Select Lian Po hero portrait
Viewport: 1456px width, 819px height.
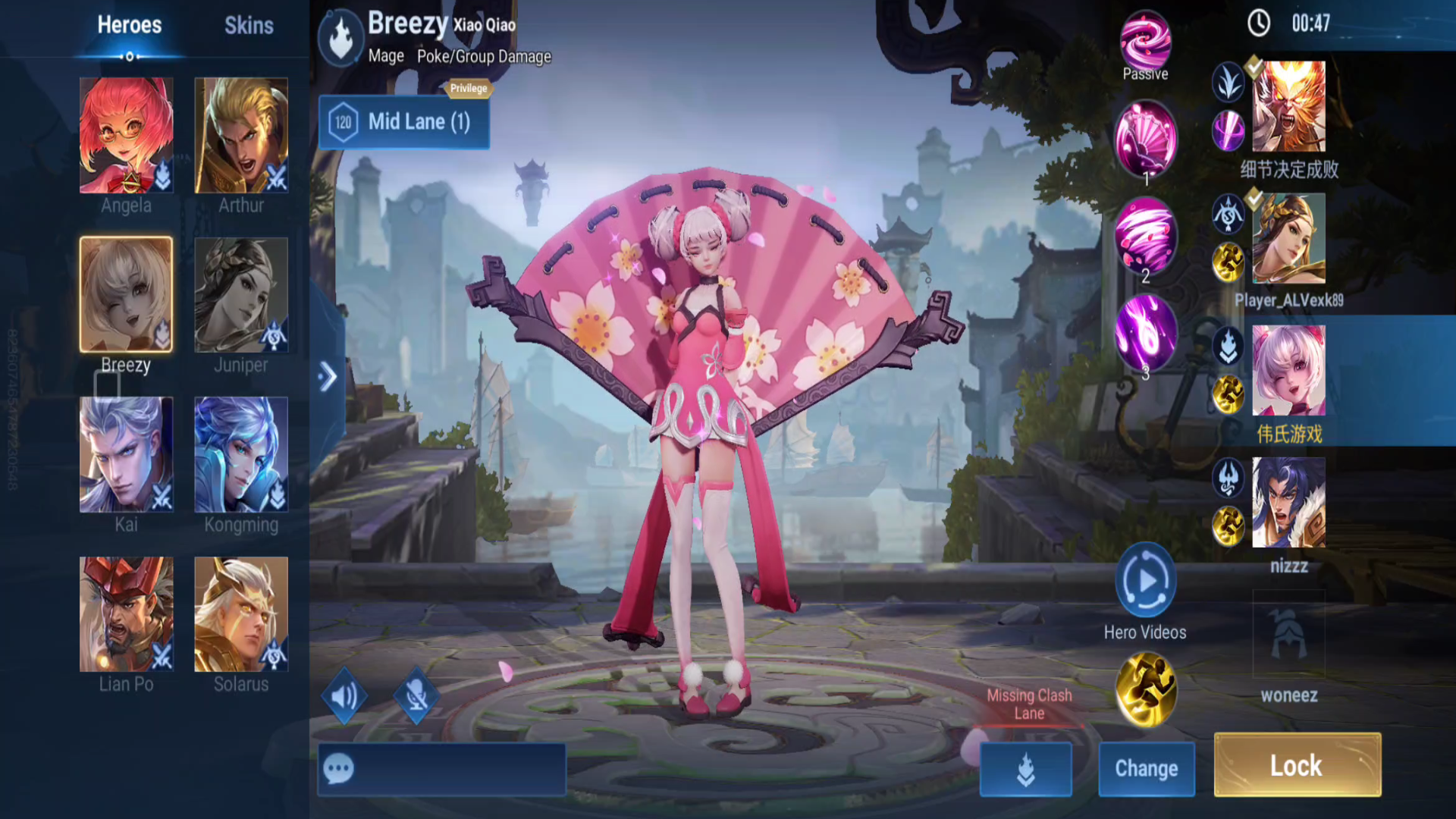click(x=127, y=614)
